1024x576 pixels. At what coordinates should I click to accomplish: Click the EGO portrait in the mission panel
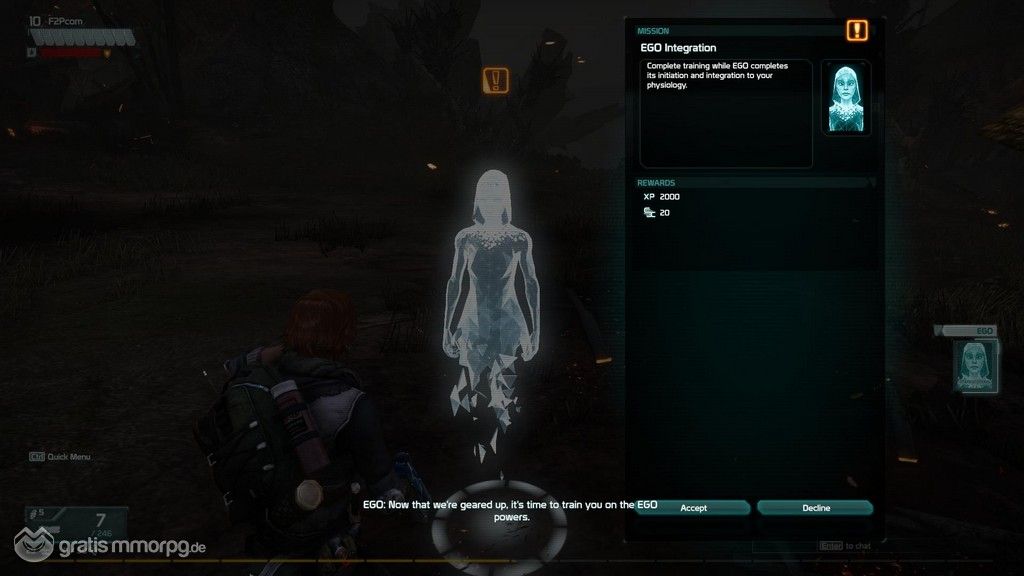click(x=845, y=98)
